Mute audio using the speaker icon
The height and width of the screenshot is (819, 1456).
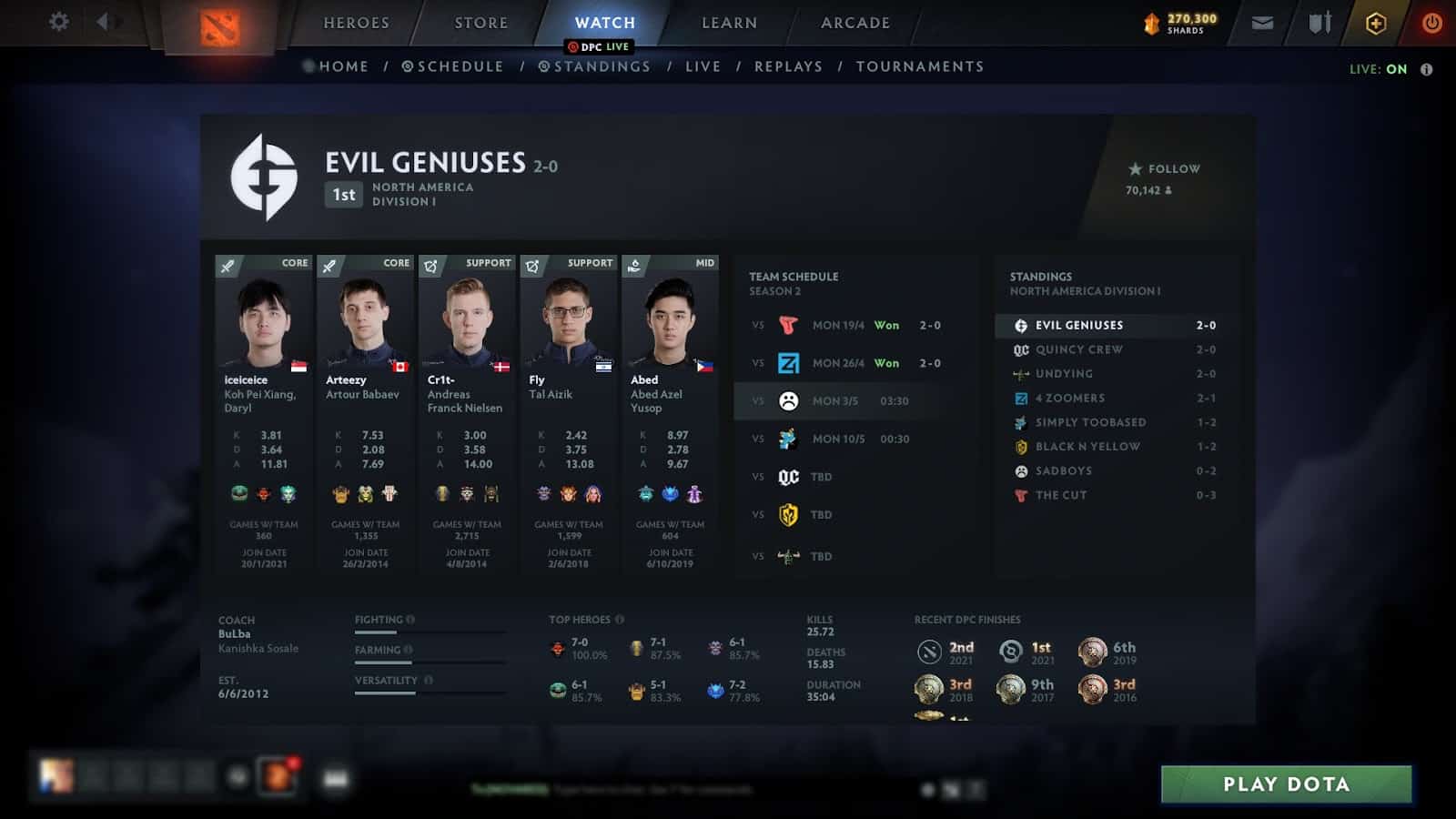[103, 23]
